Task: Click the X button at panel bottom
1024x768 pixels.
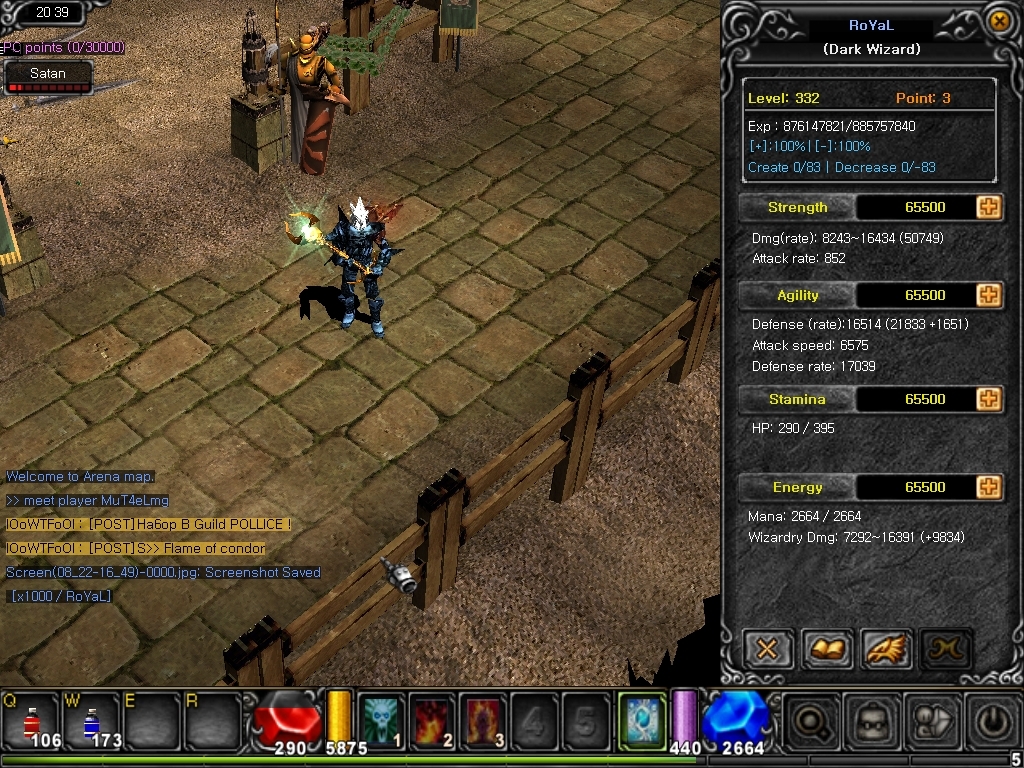Action: 767,649
